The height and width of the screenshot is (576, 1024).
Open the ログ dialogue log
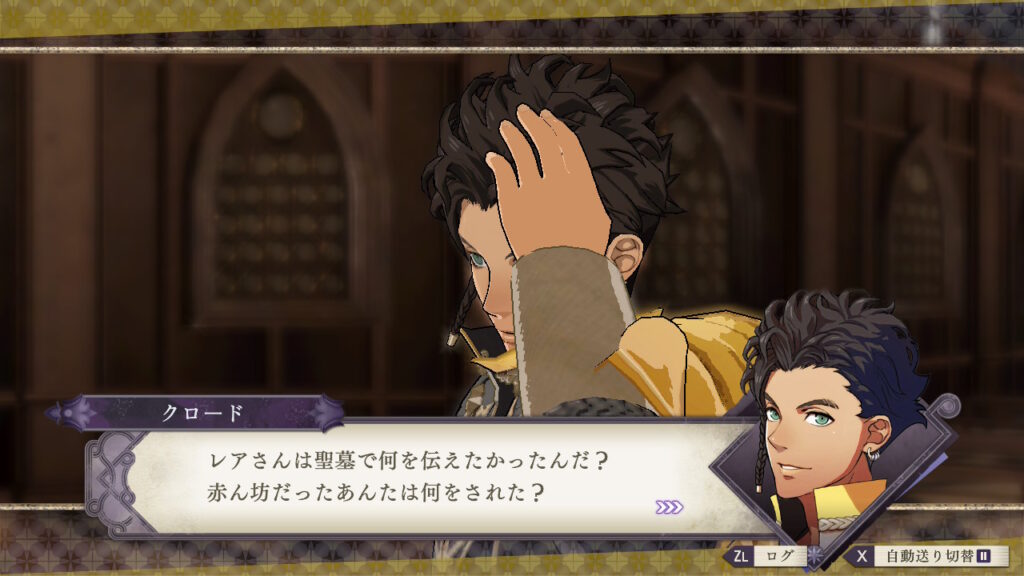point(773,555)
